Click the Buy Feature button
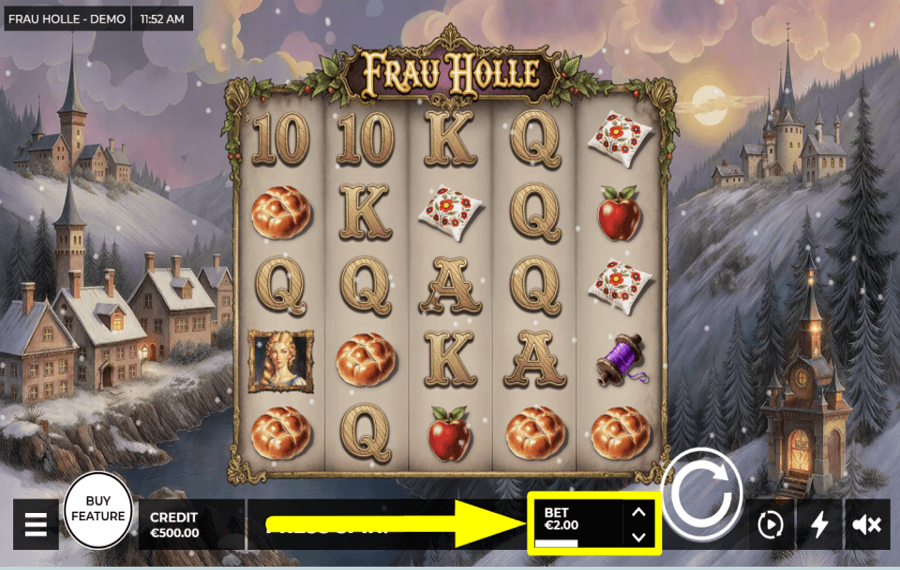 [x=98, y=510]
